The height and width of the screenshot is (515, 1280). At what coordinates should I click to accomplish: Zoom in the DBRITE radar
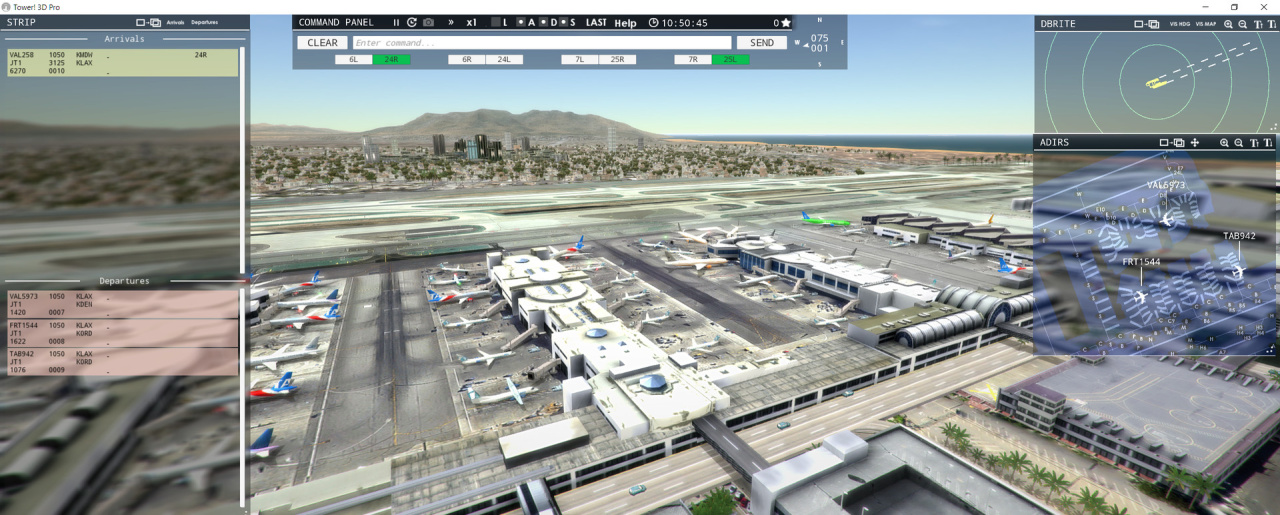click(1229, 23)
